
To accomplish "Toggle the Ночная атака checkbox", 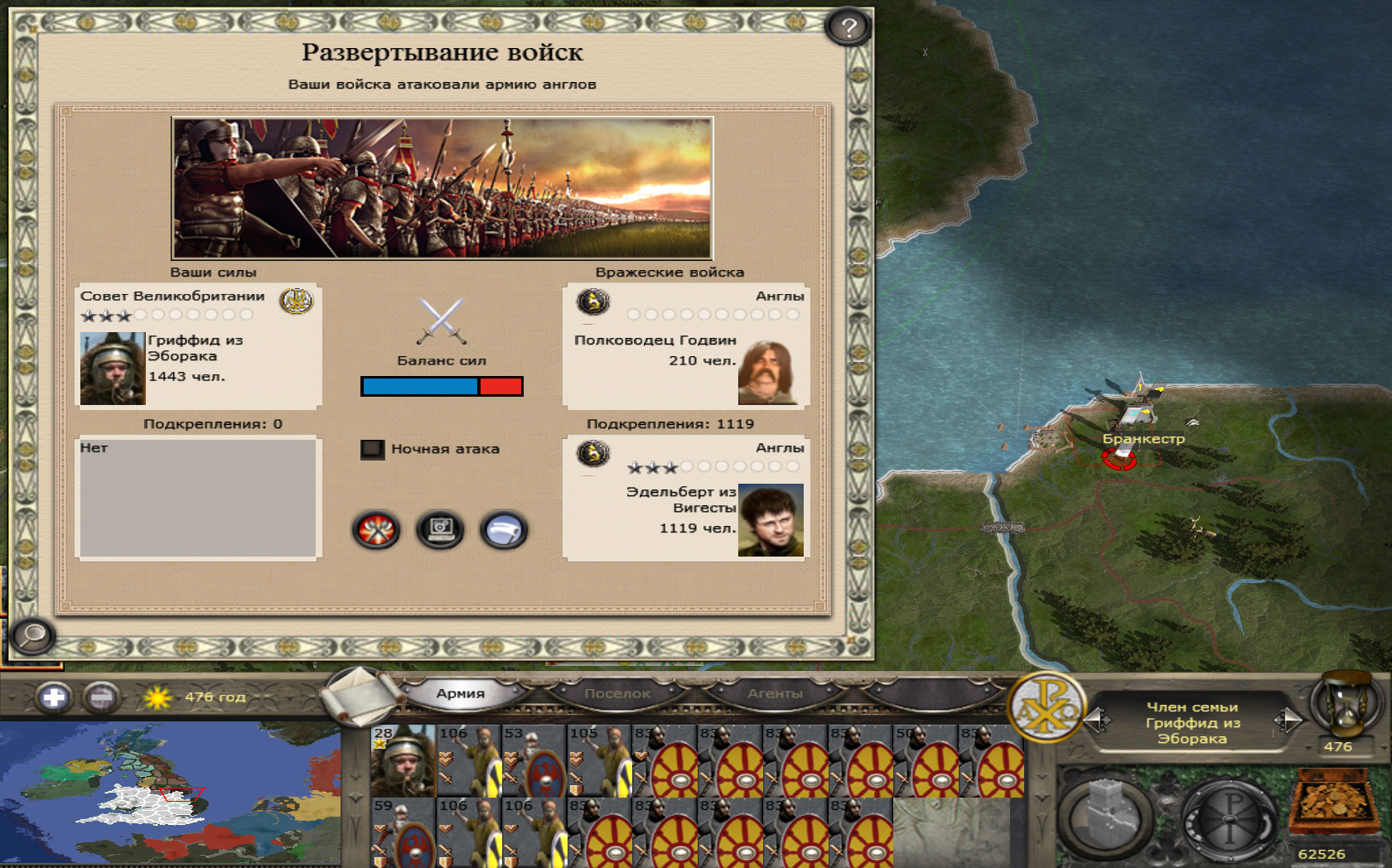I will [x=372, y=450].
